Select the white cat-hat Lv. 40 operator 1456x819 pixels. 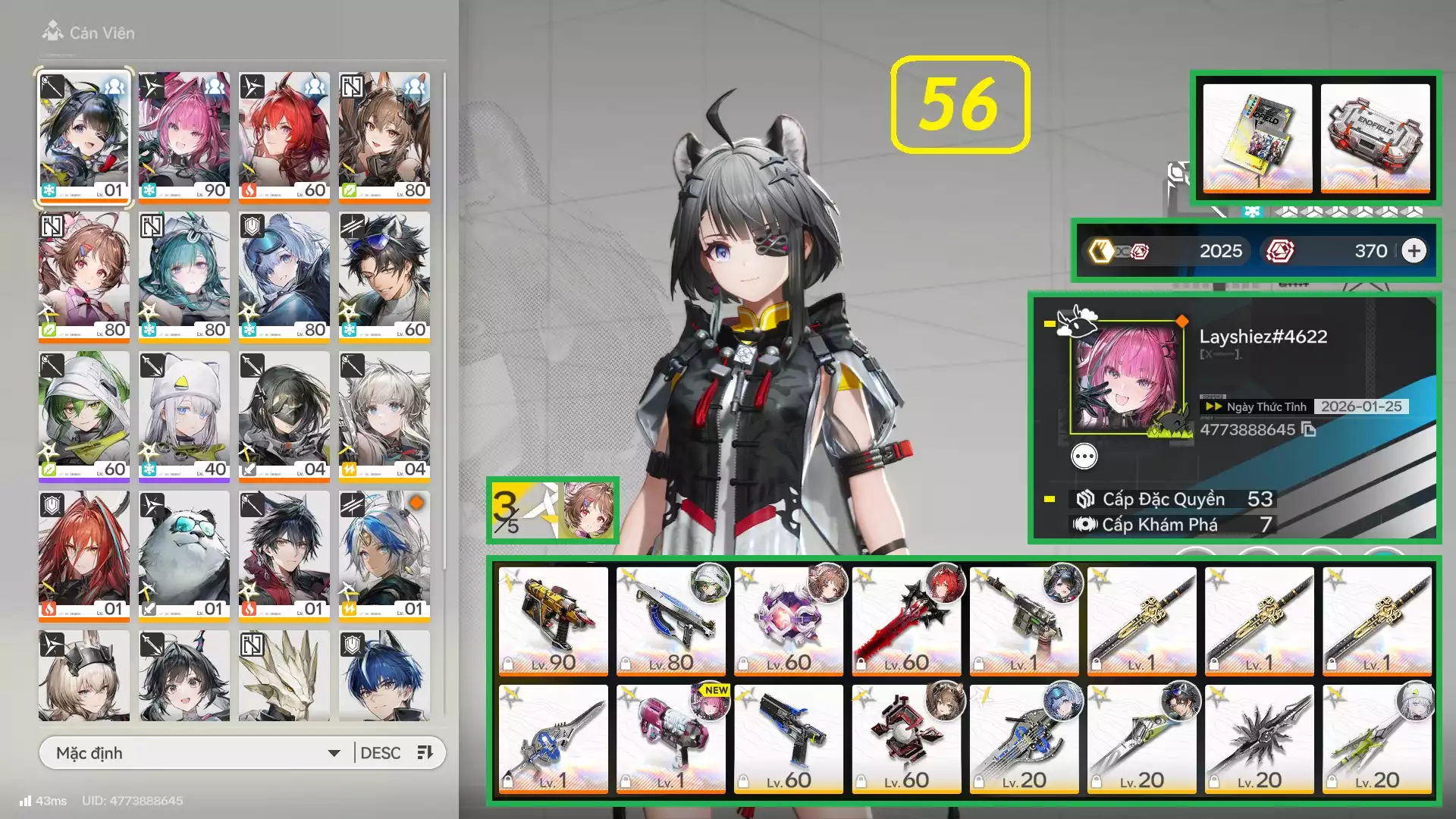(184, 416)
